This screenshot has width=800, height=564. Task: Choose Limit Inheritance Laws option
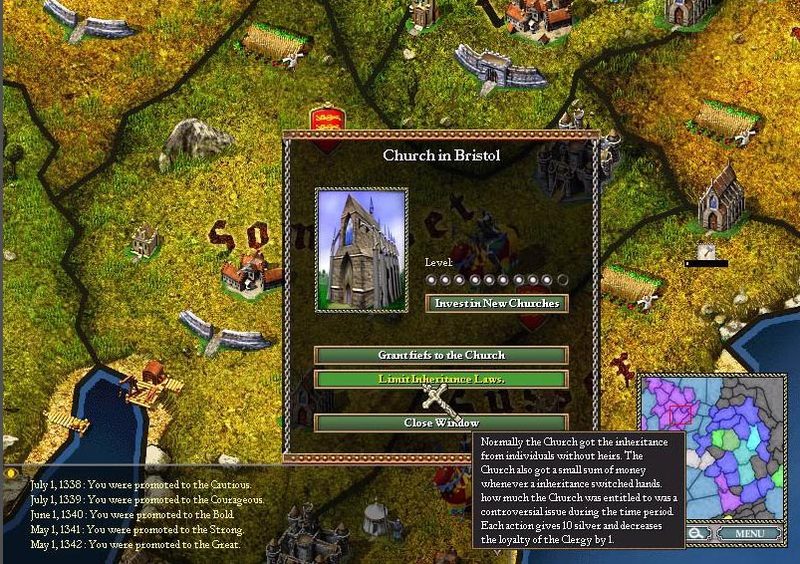coord(441,379)
